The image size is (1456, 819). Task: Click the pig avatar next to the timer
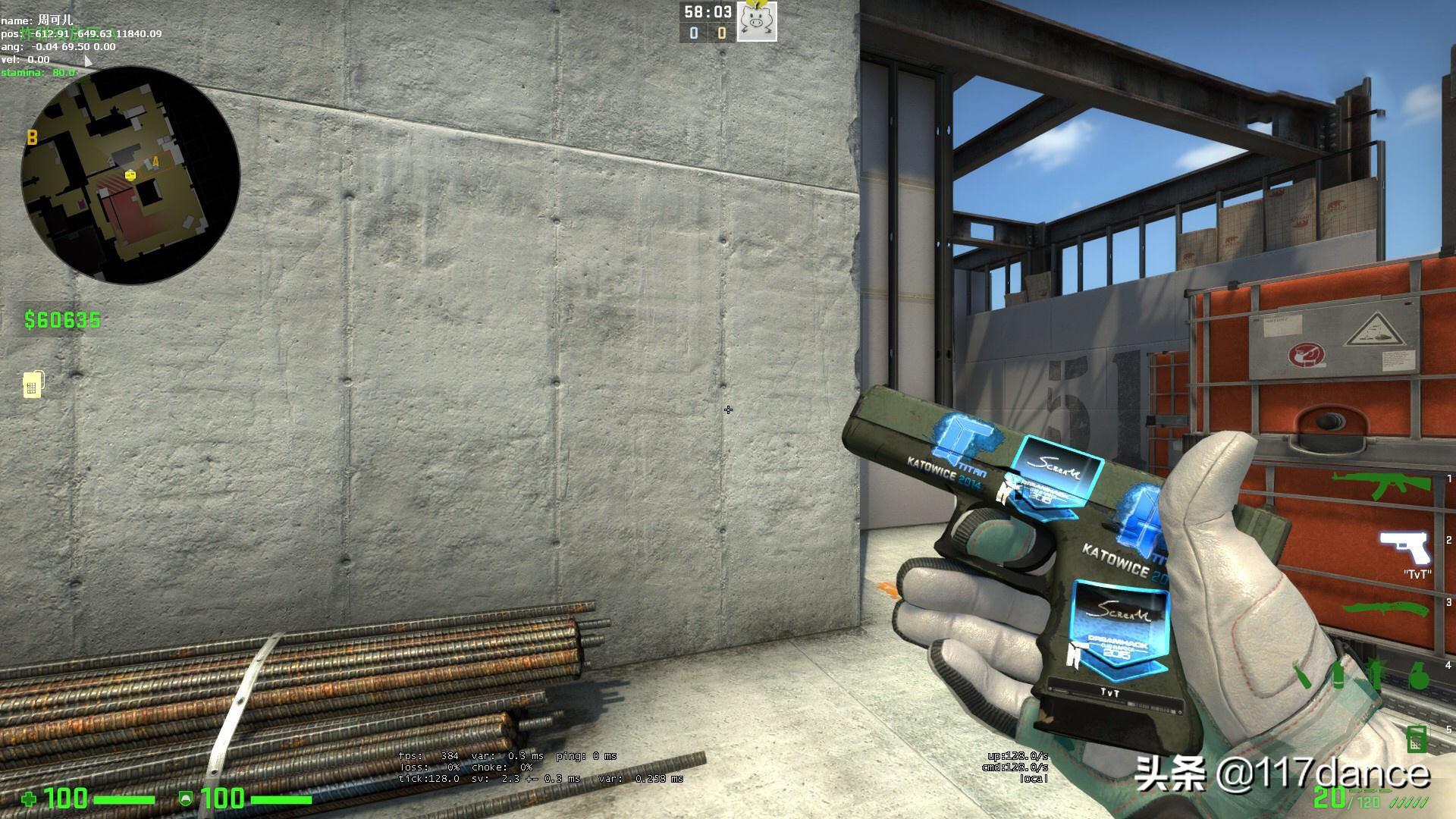click(755, 22)
